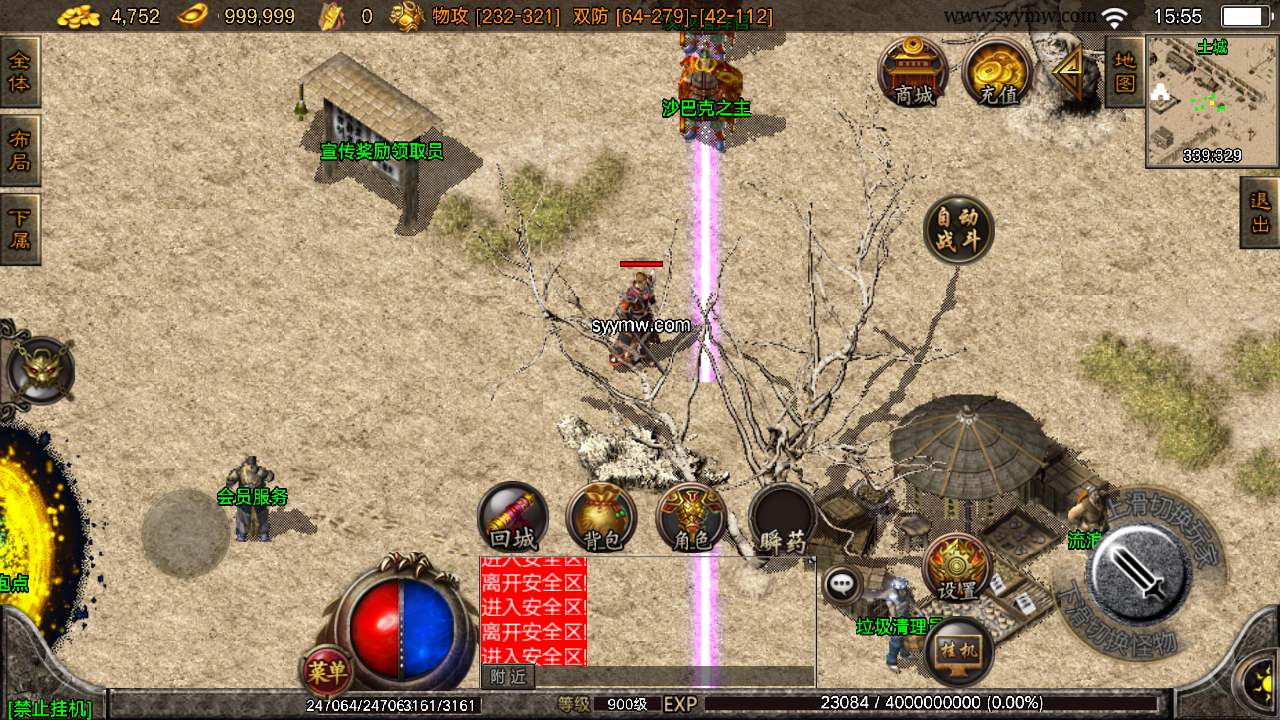Image resolution: width=1280 pixels, height=720 pixels.
Task: Tap the sword attack button
Action: click(1139, 573)
